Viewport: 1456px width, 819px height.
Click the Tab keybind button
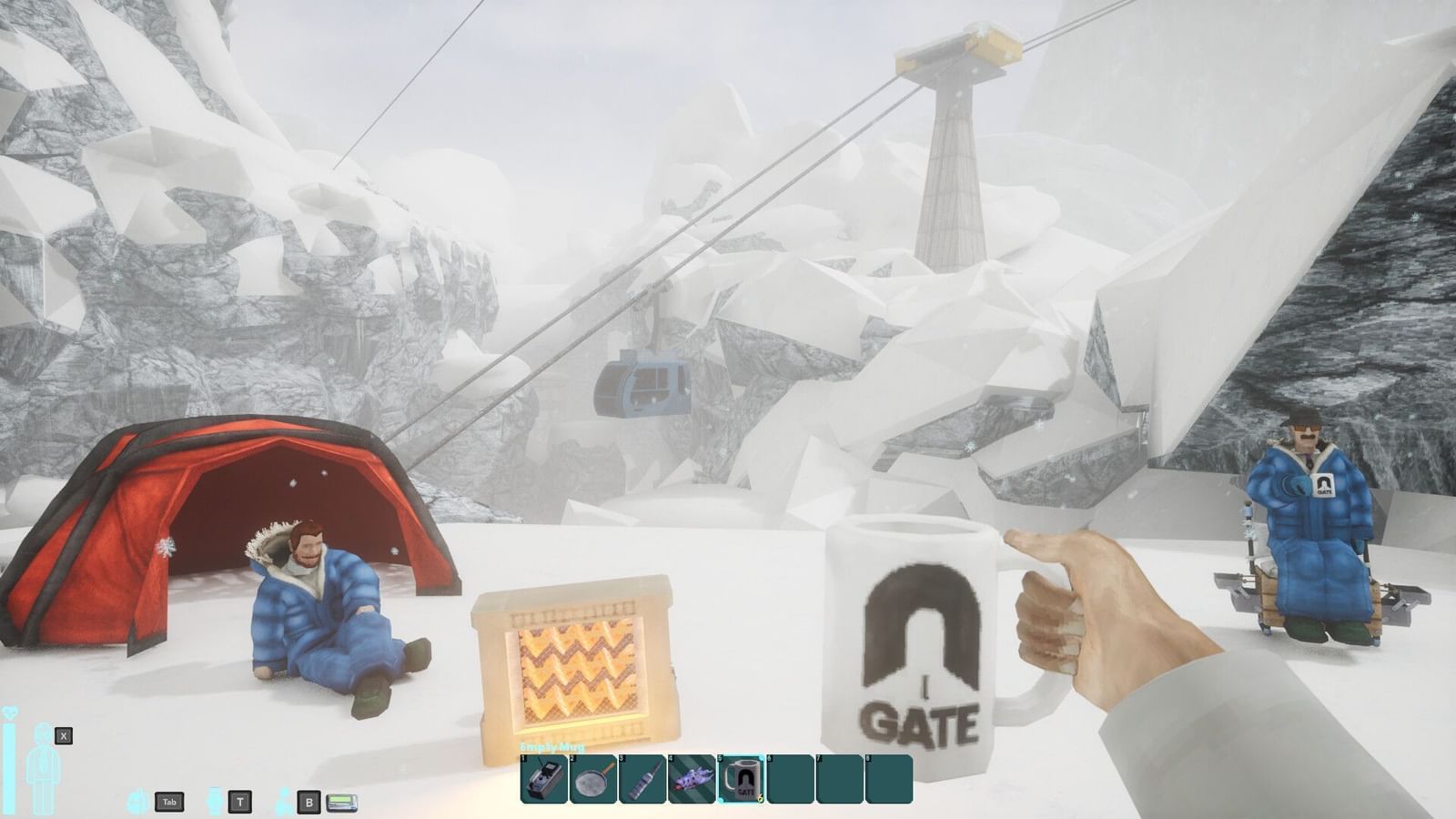[169, 799]
